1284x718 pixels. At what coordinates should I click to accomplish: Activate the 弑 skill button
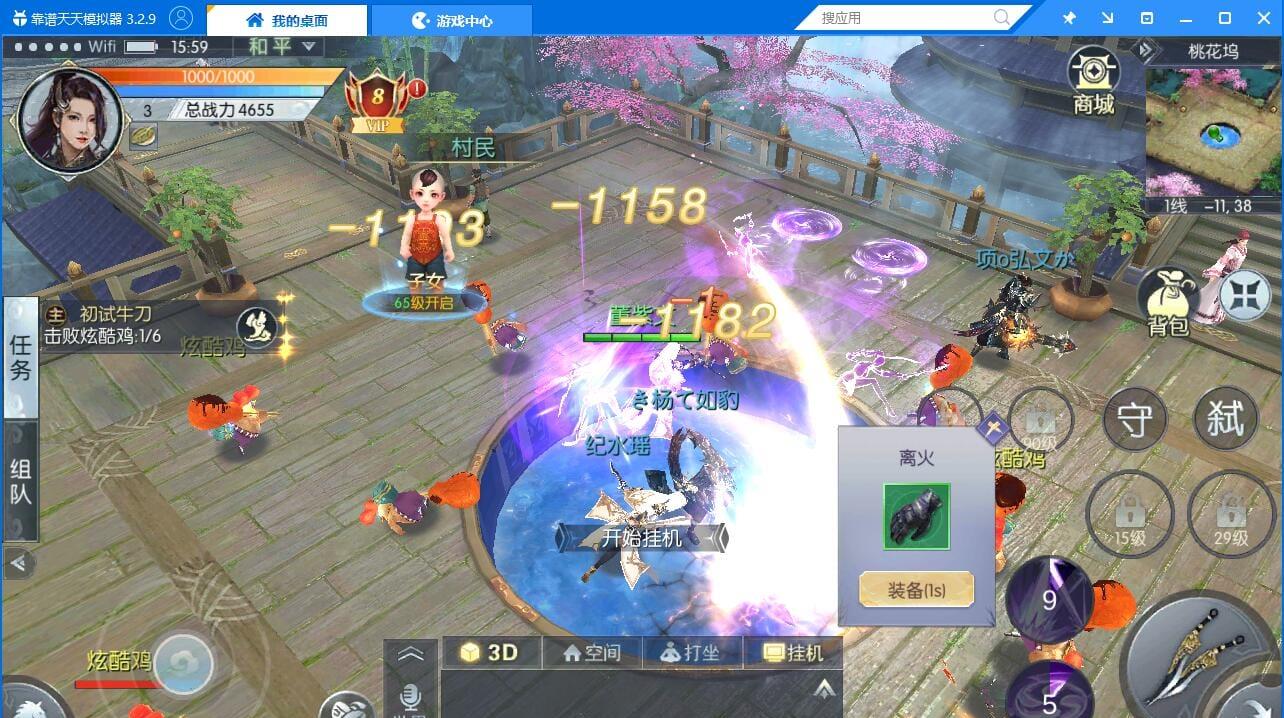click(1225, 419)
